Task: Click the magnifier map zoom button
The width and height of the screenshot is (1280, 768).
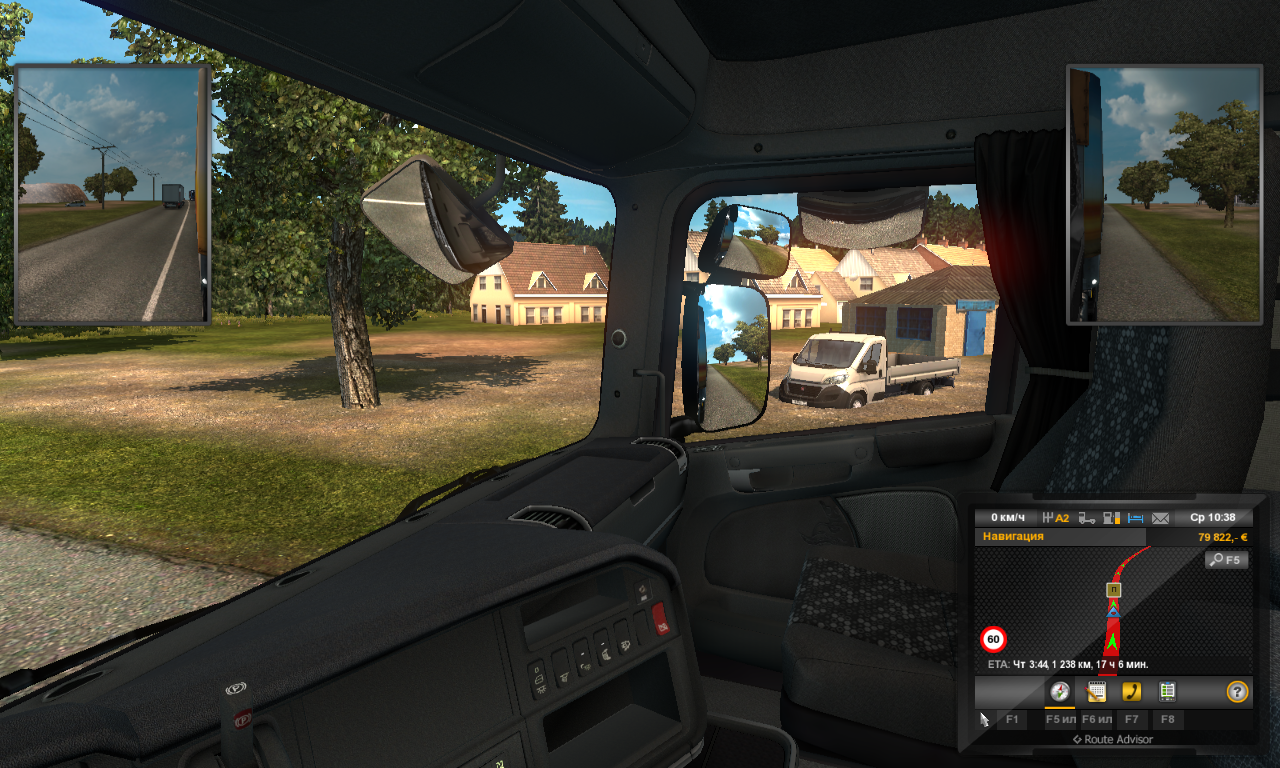Action: 1226,560
